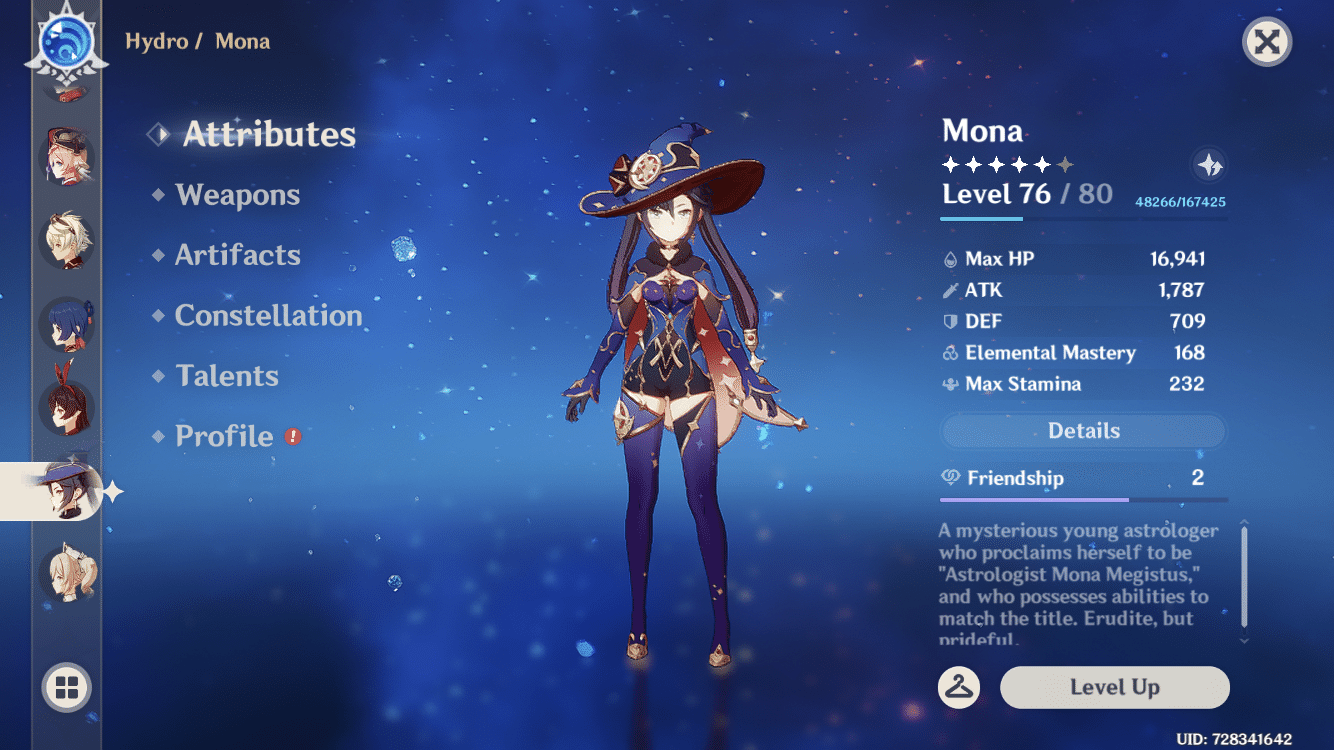Select the Max Stamina stat icon
This screenshot has width=1334, height=750.
[948, 383]
